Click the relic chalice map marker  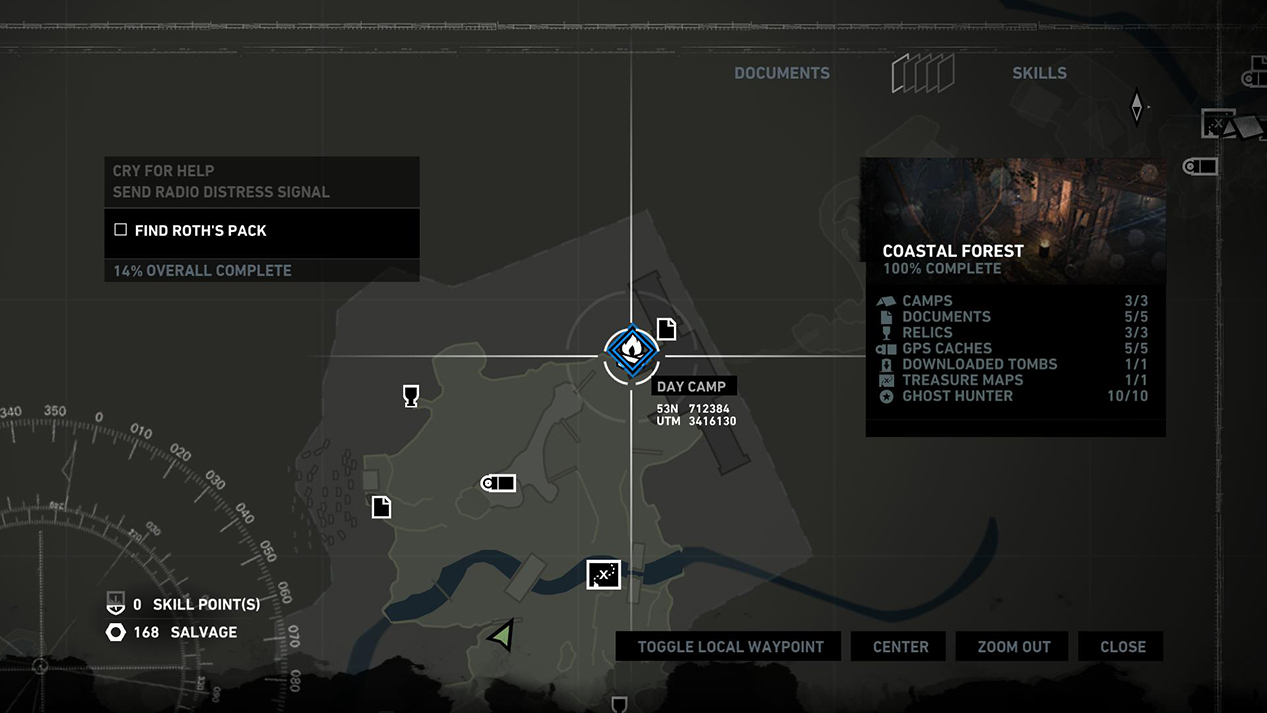pos(410,396)
